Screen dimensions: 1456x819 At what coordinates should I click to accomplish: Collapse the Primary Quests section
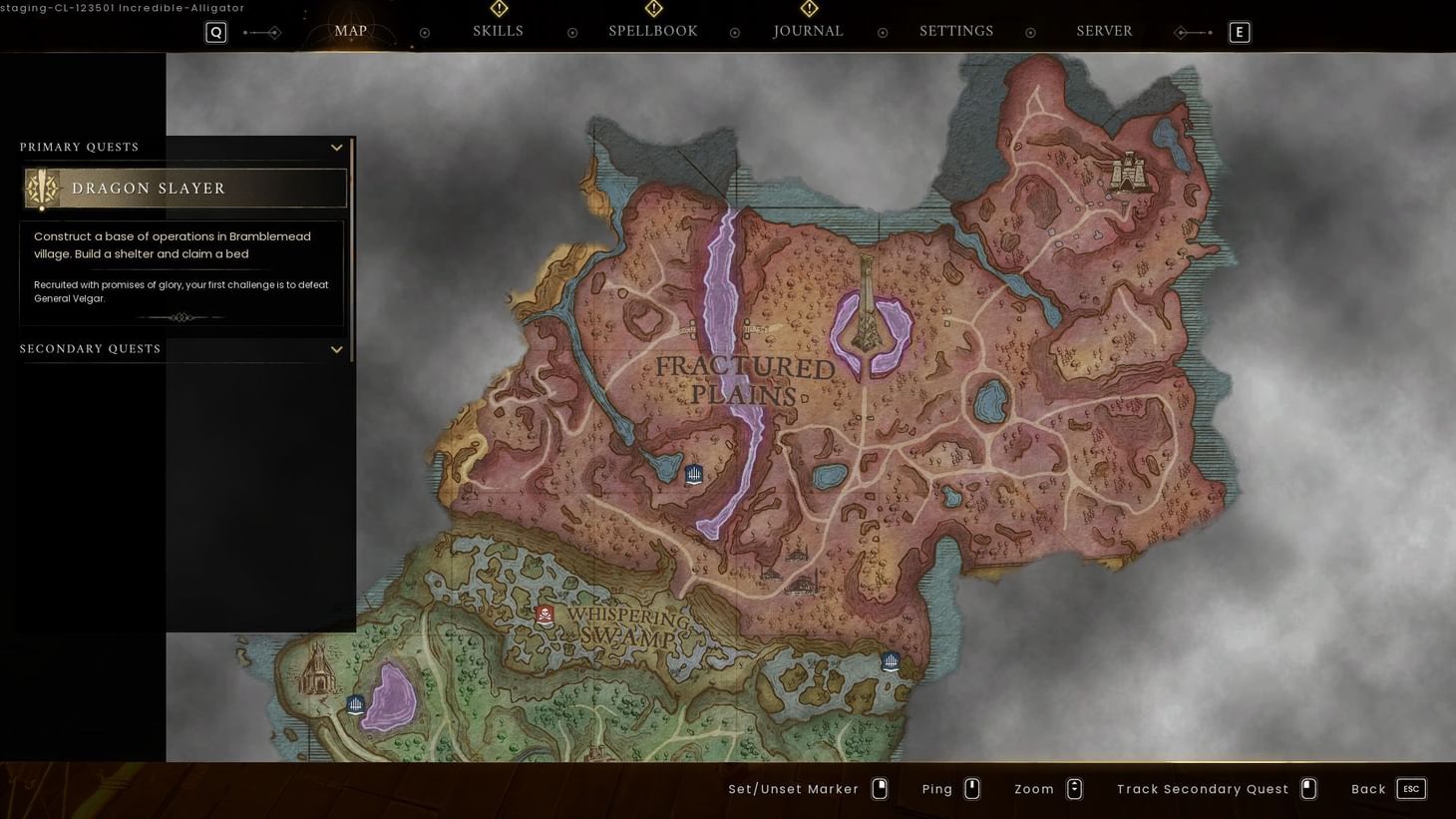(336, 147)
